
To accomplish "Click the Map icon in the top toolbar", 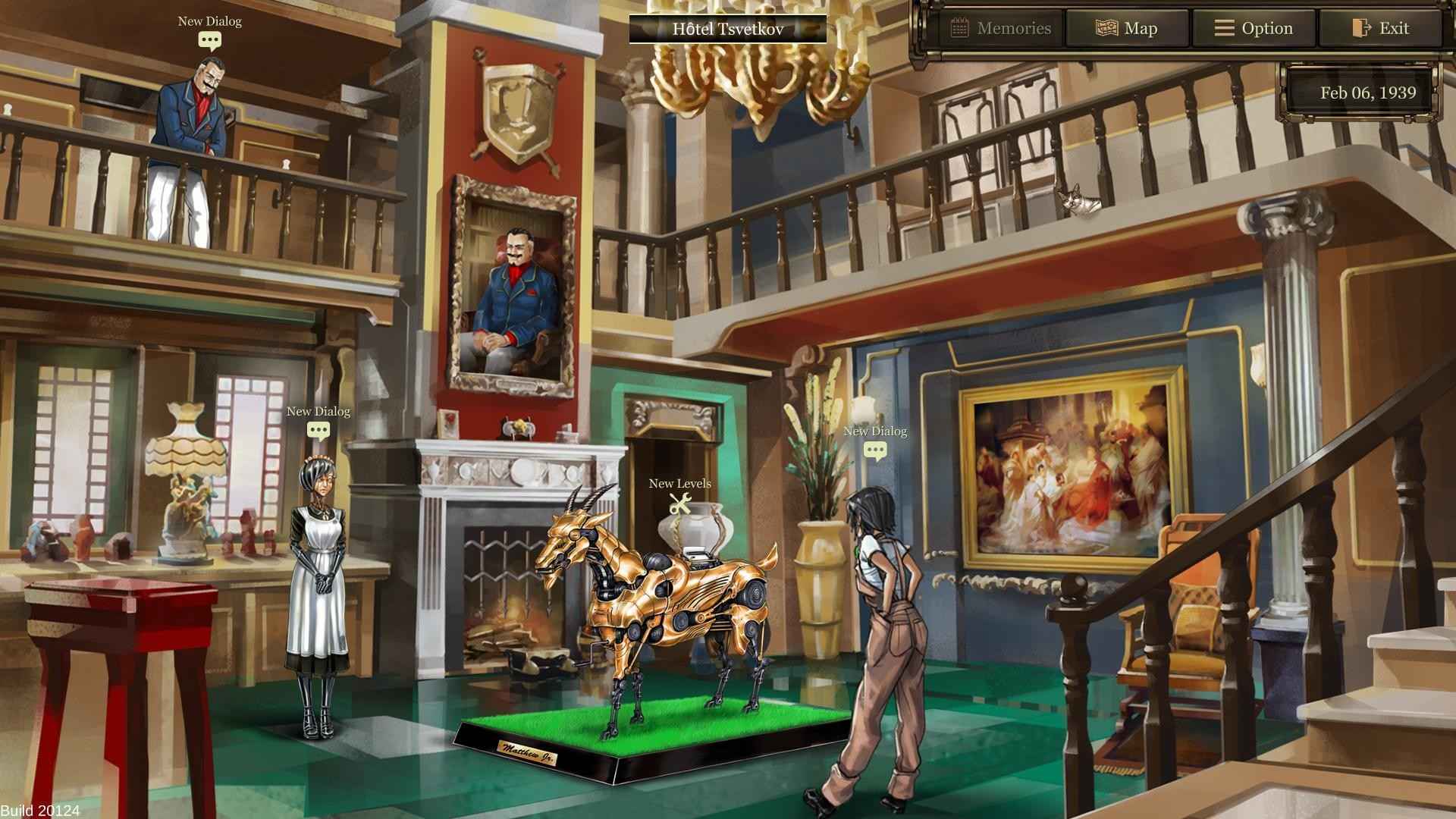I will [1107, 27].
